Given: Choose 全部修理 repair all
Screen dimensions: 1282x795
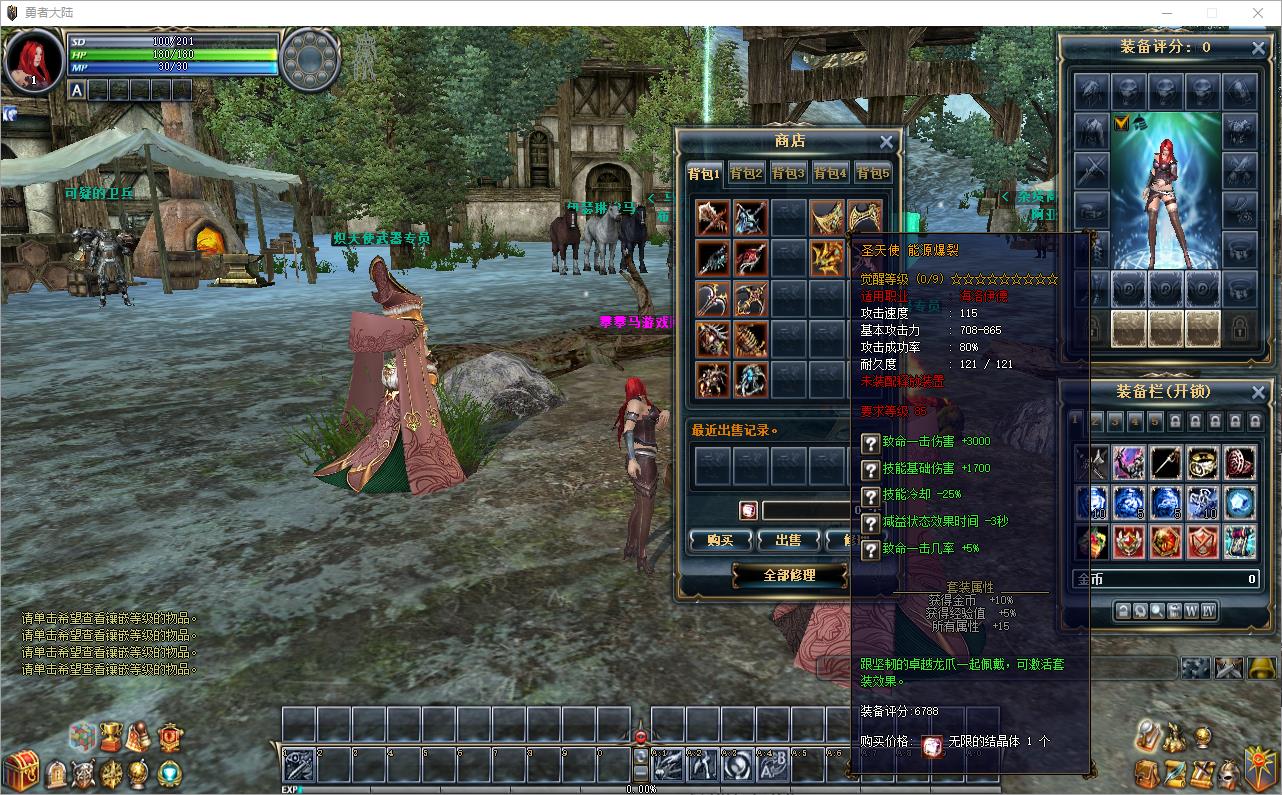Looking at the screenshot, I should coord(789,575).
